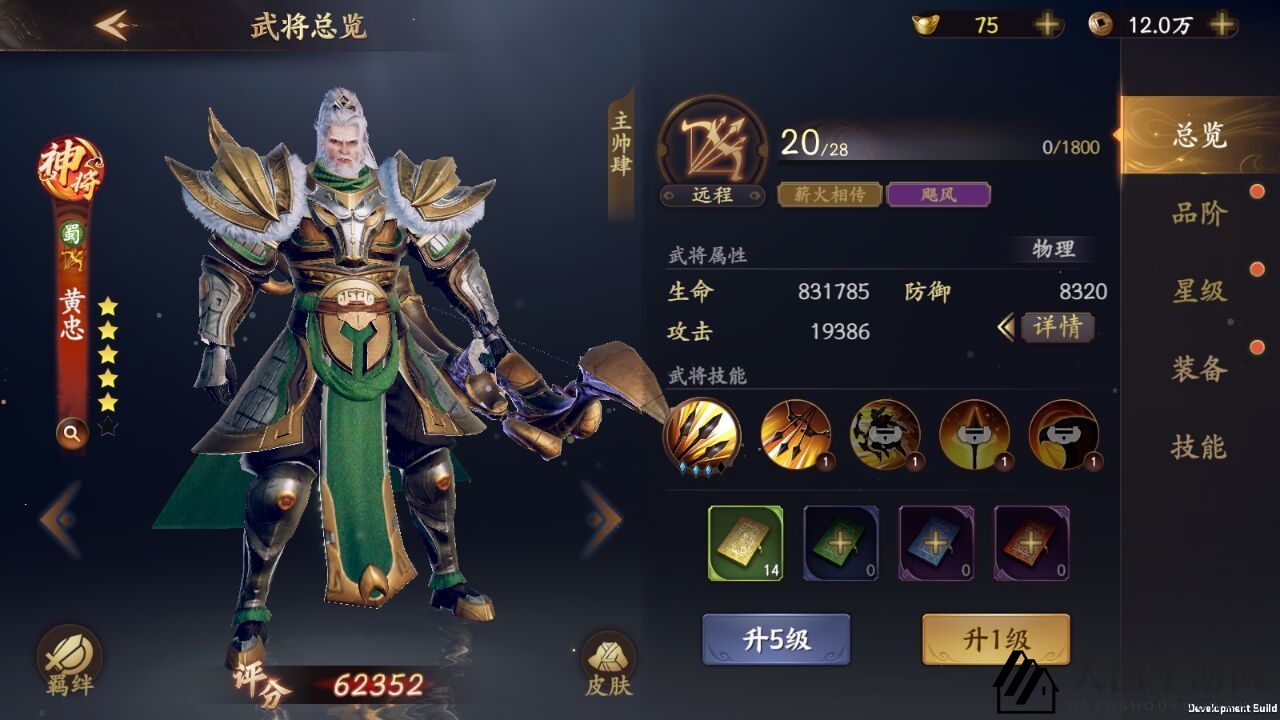The height and width of the screenshot is (720, 1280).
Task: Switch to the 装备 tab
Action: (1202, 370)
